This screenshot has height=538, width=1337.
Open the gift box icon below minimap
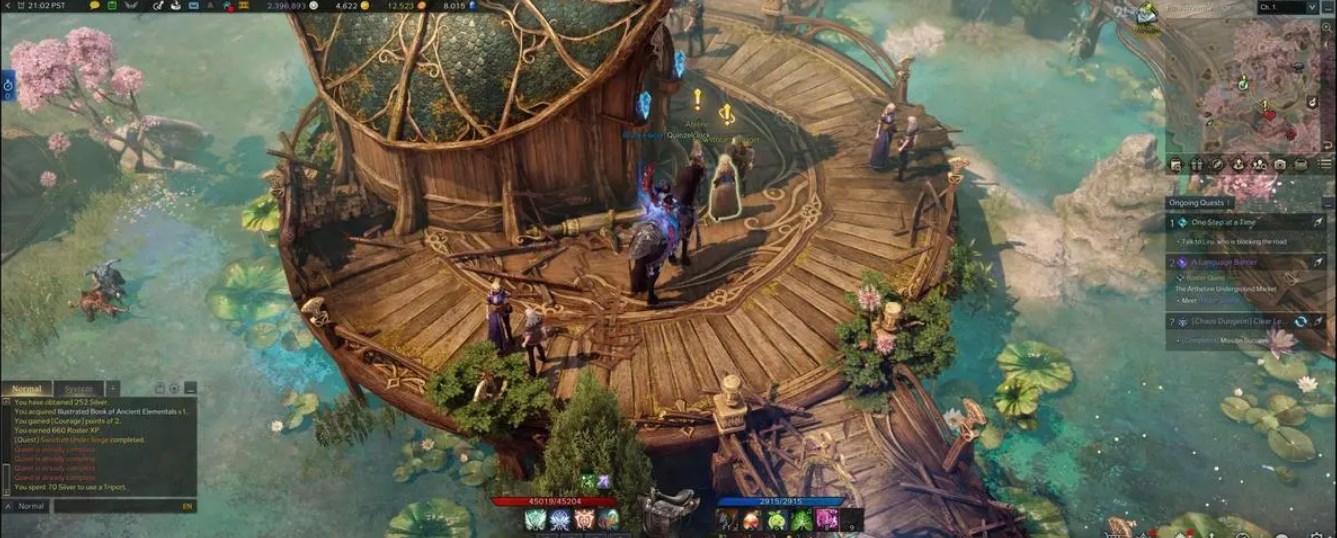tap(1197, 165)
